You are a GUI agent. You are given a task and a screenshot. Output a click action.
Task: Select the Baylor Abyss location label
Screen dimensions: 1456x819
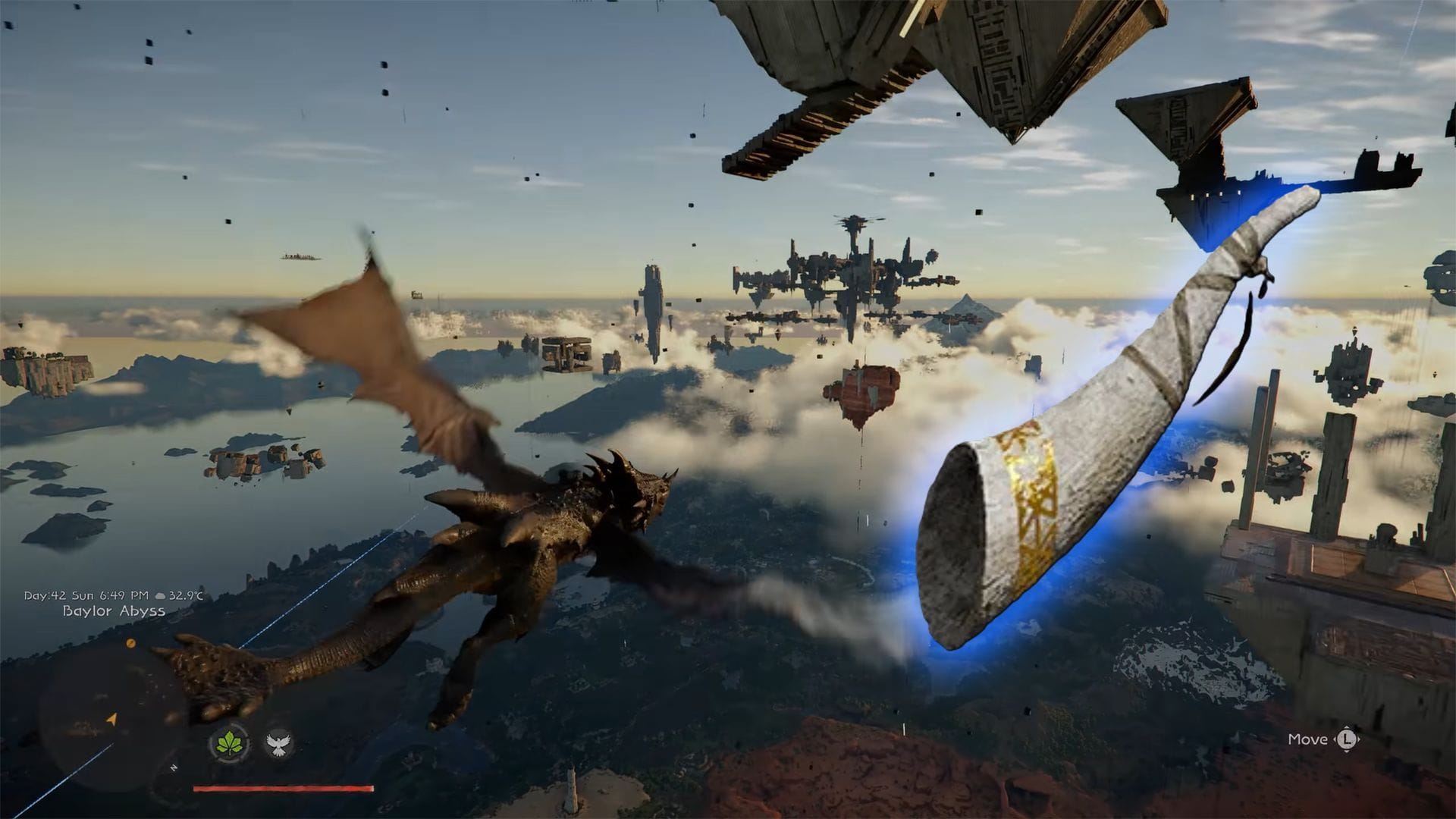click(114, 611)
